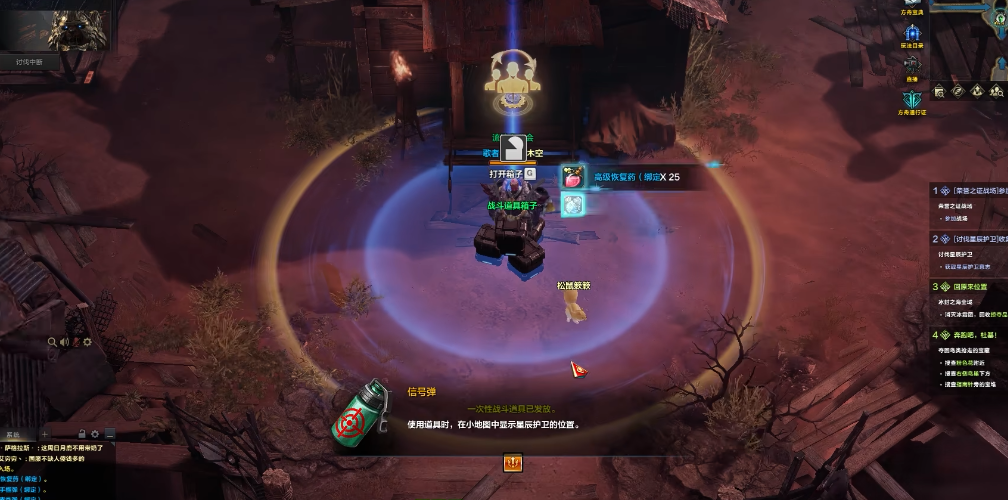Open the 方舟通行证 pass icon
The width and height of the screenshot is (1008, 500).
tap(912, 99)
